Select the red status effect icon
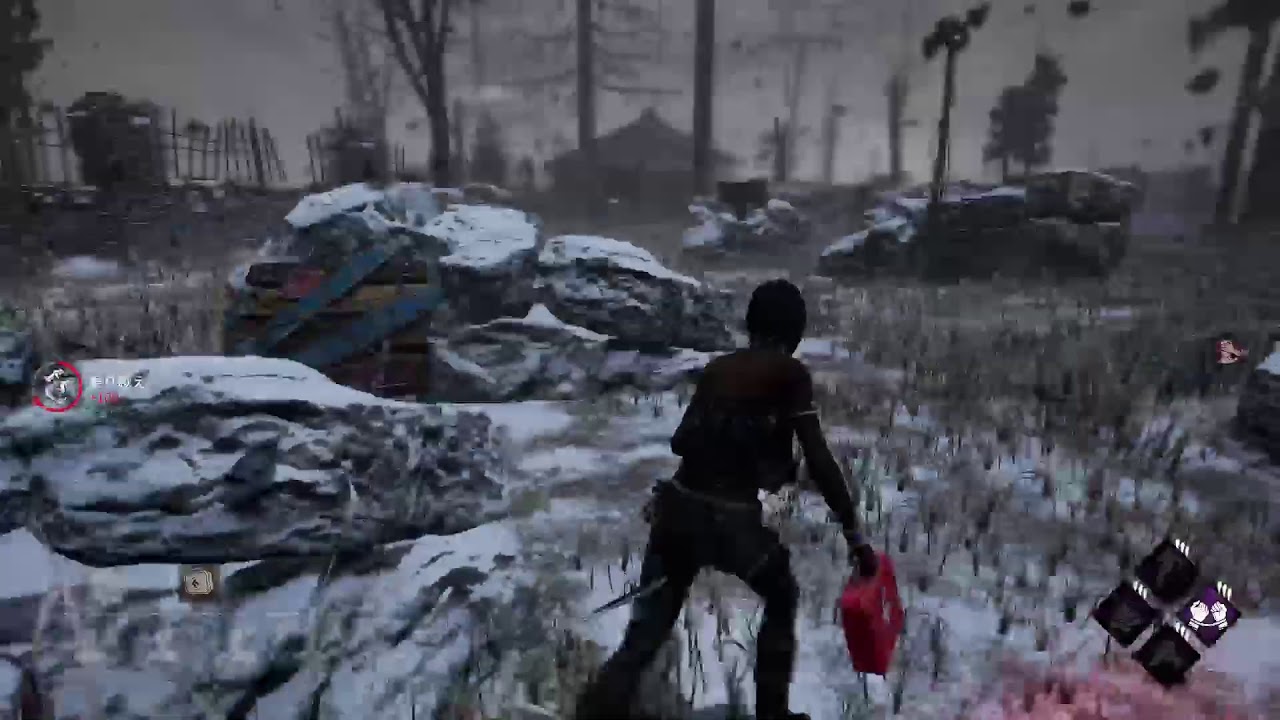 [x=1229, y=351]
